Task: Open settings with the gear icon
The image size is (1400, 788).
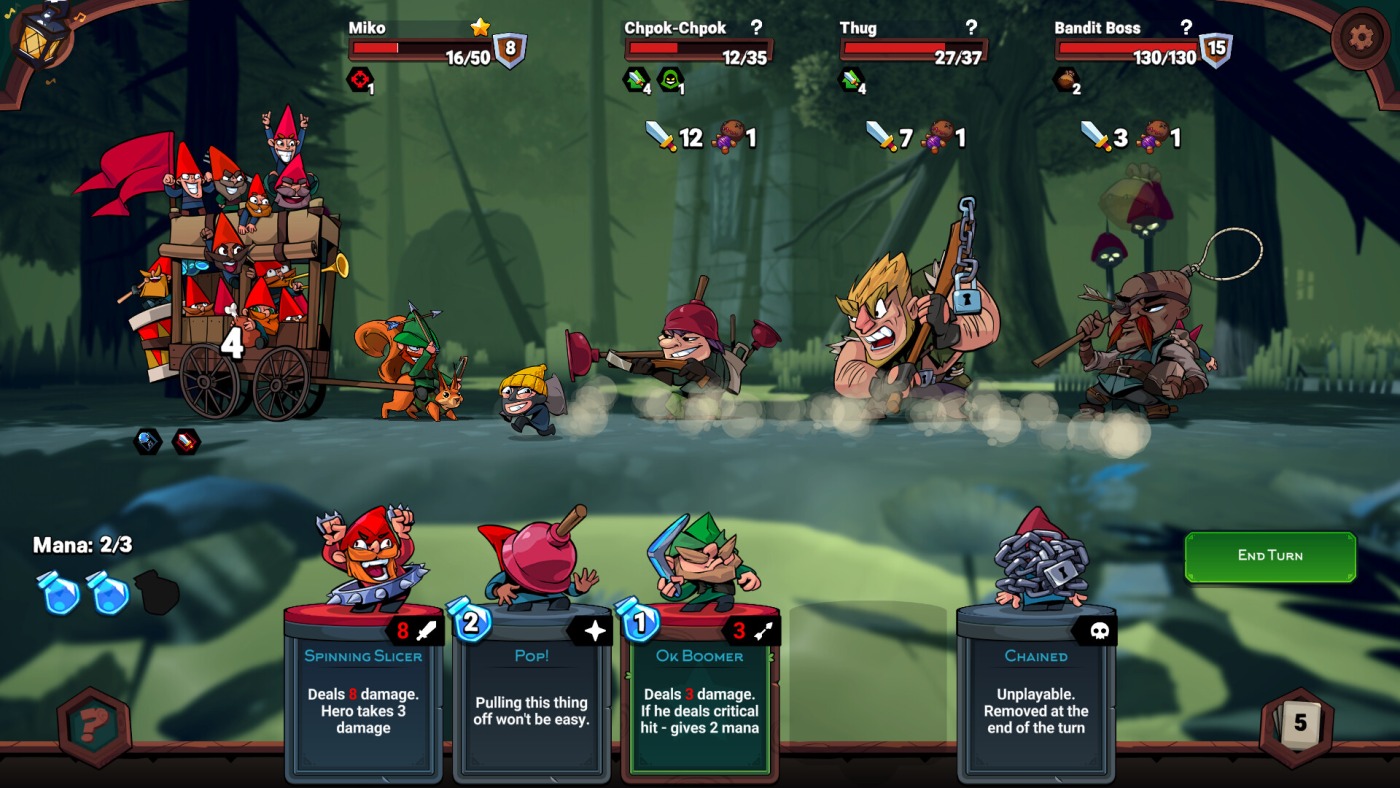Action: 1360,38
